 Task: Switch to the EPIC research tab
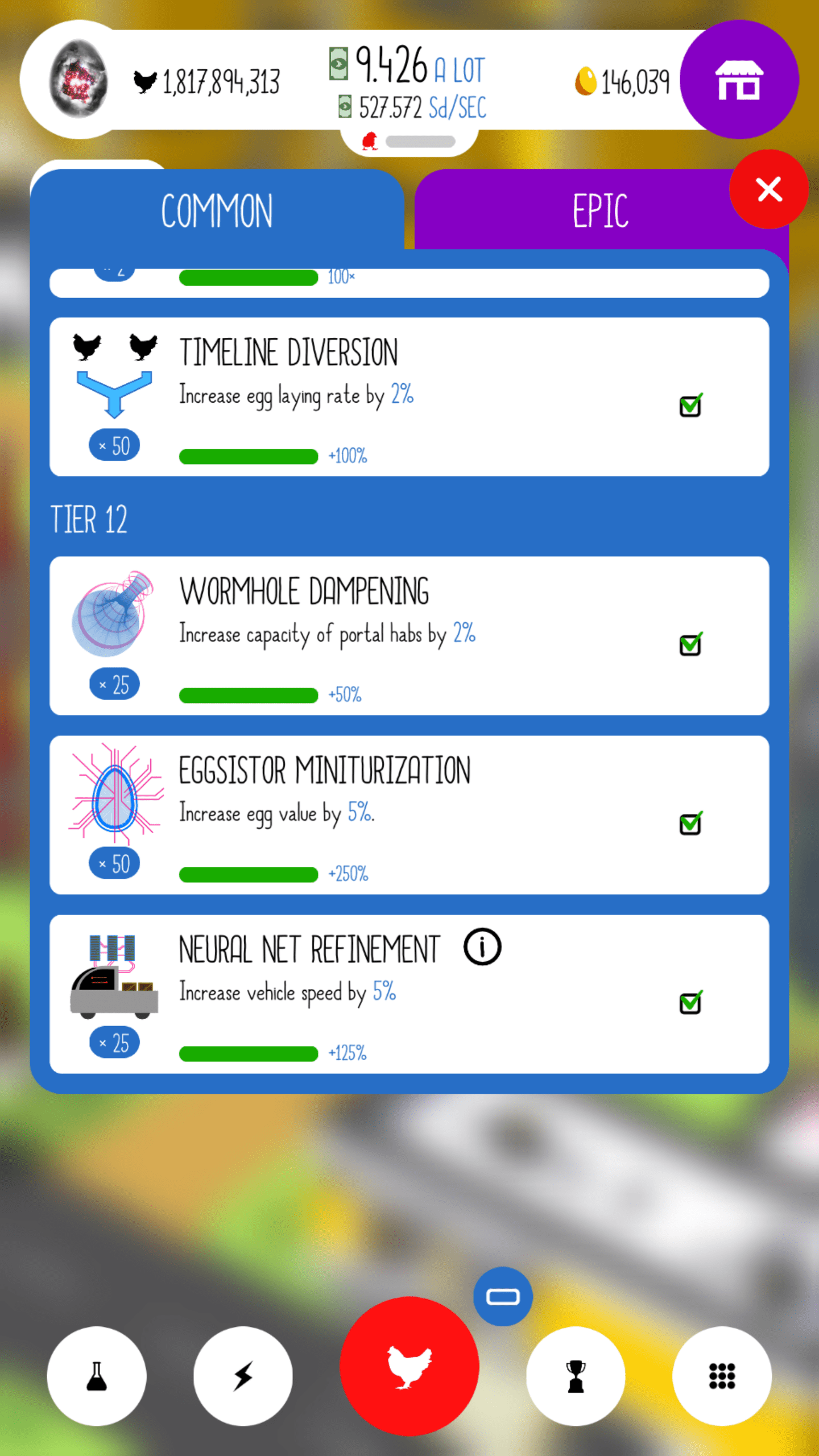[600, 209]
